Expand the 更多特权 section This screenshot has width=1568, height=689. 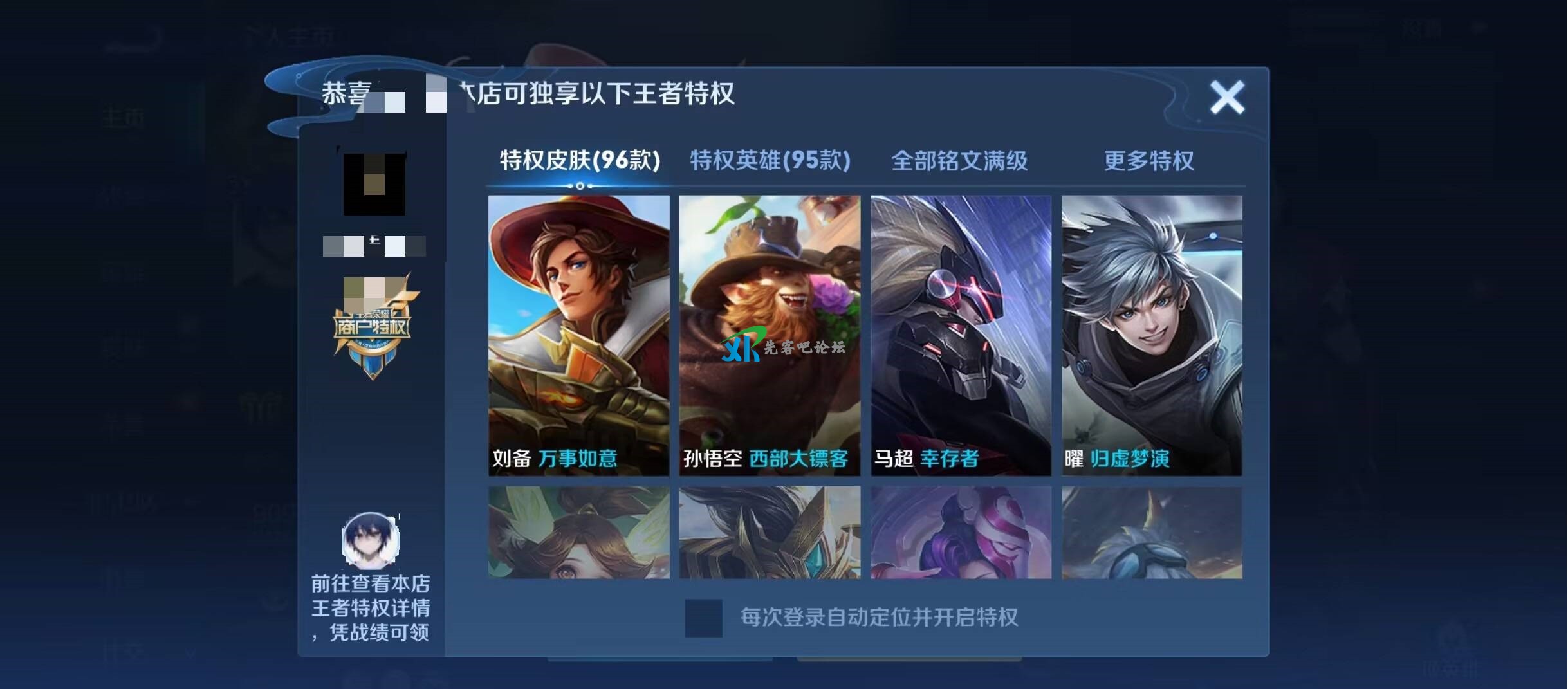click(x=1148, y=162)
